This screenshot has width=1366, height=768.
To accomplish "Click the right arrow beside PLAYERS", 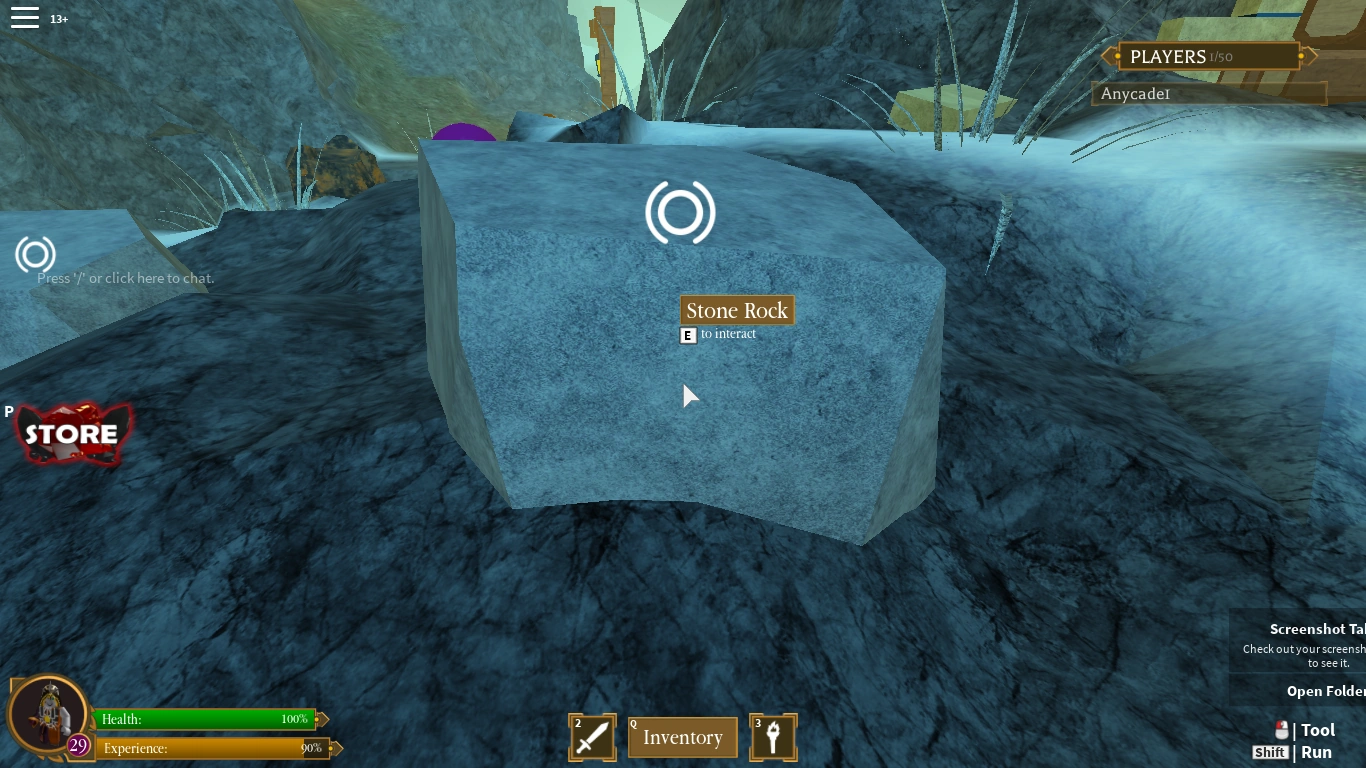I will (x=1303, y=56).
